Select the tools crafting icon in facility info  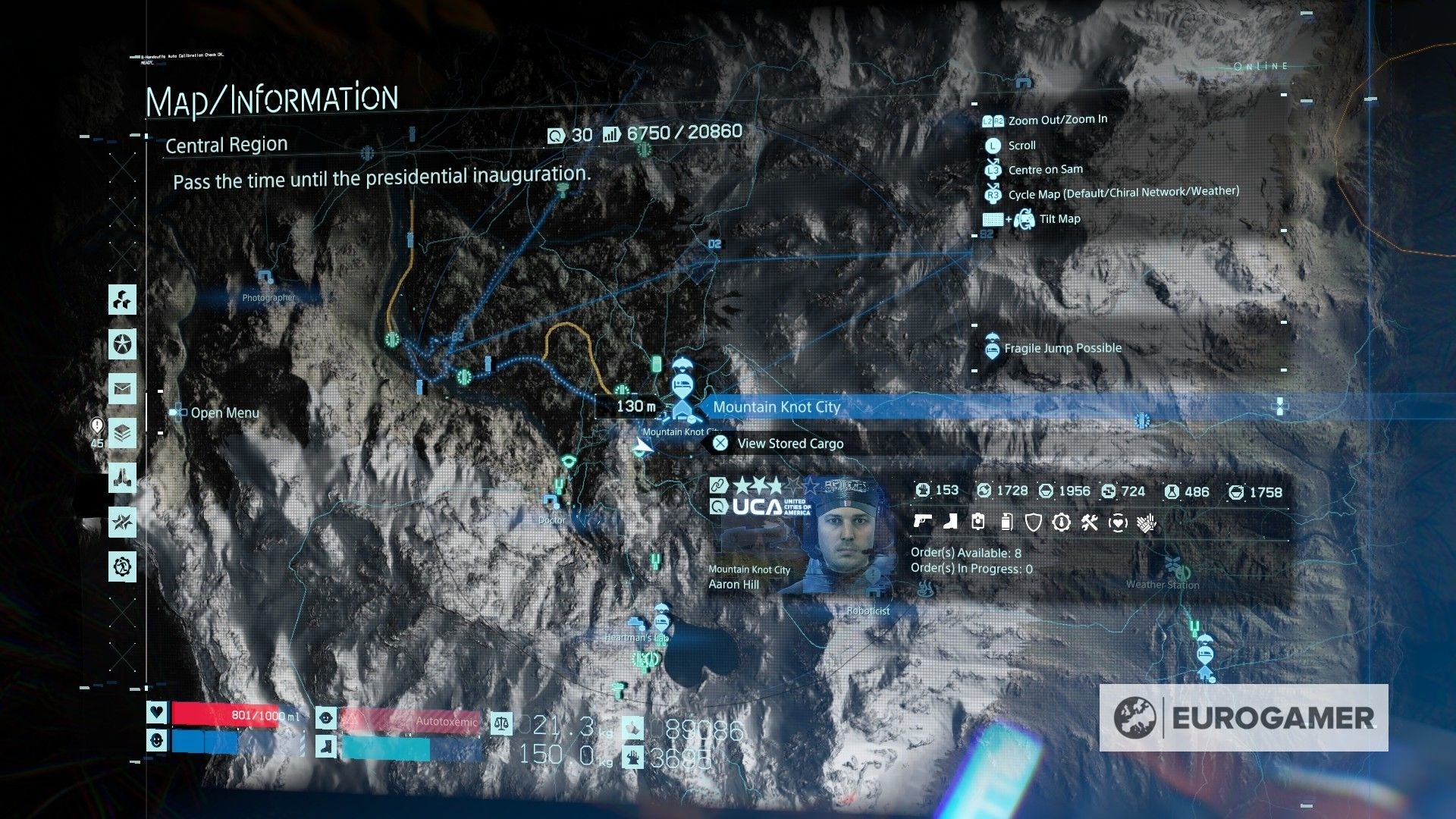(1090, 522)
